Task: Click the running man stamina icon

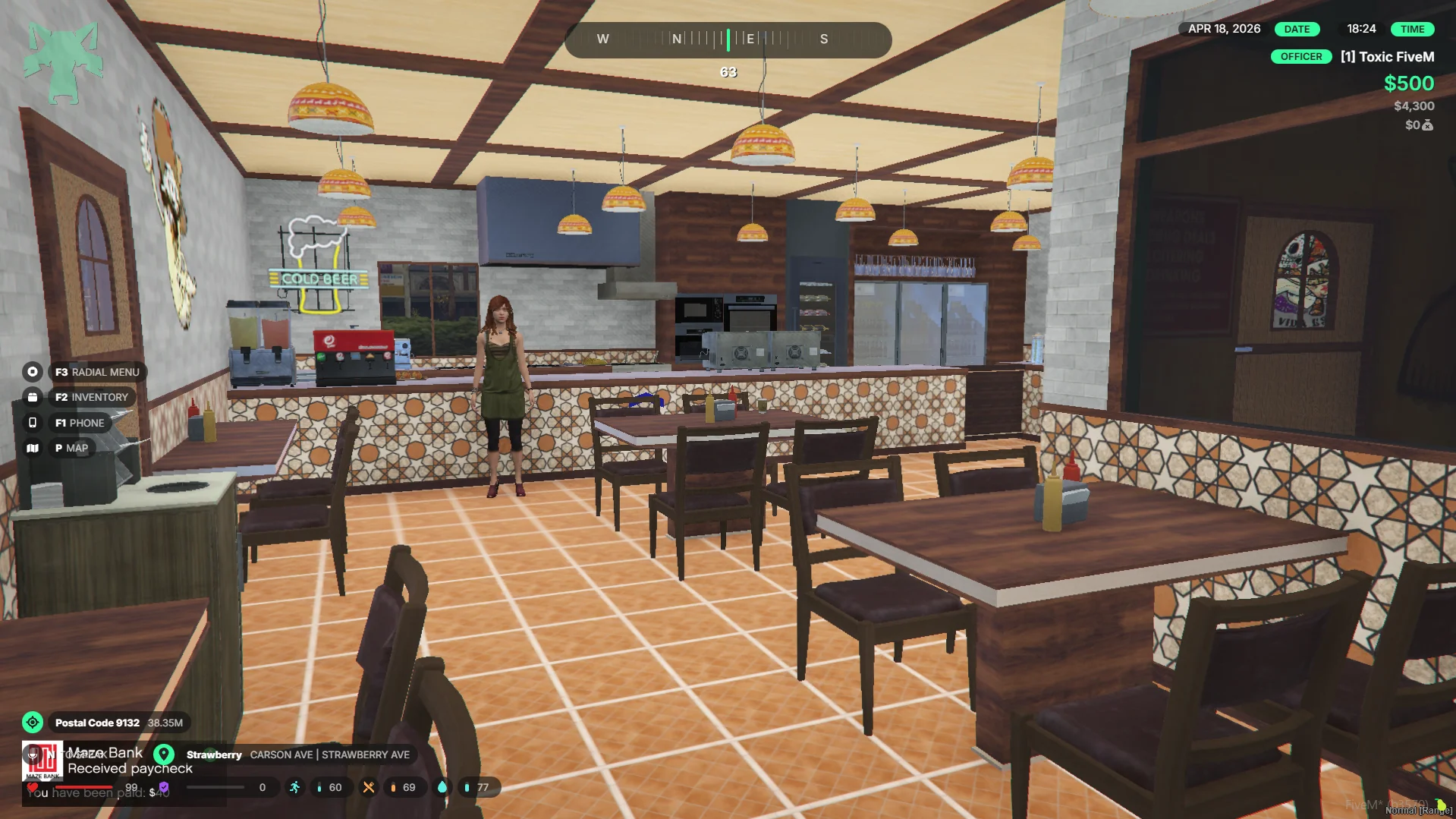Action: click(x=294, y=788)
